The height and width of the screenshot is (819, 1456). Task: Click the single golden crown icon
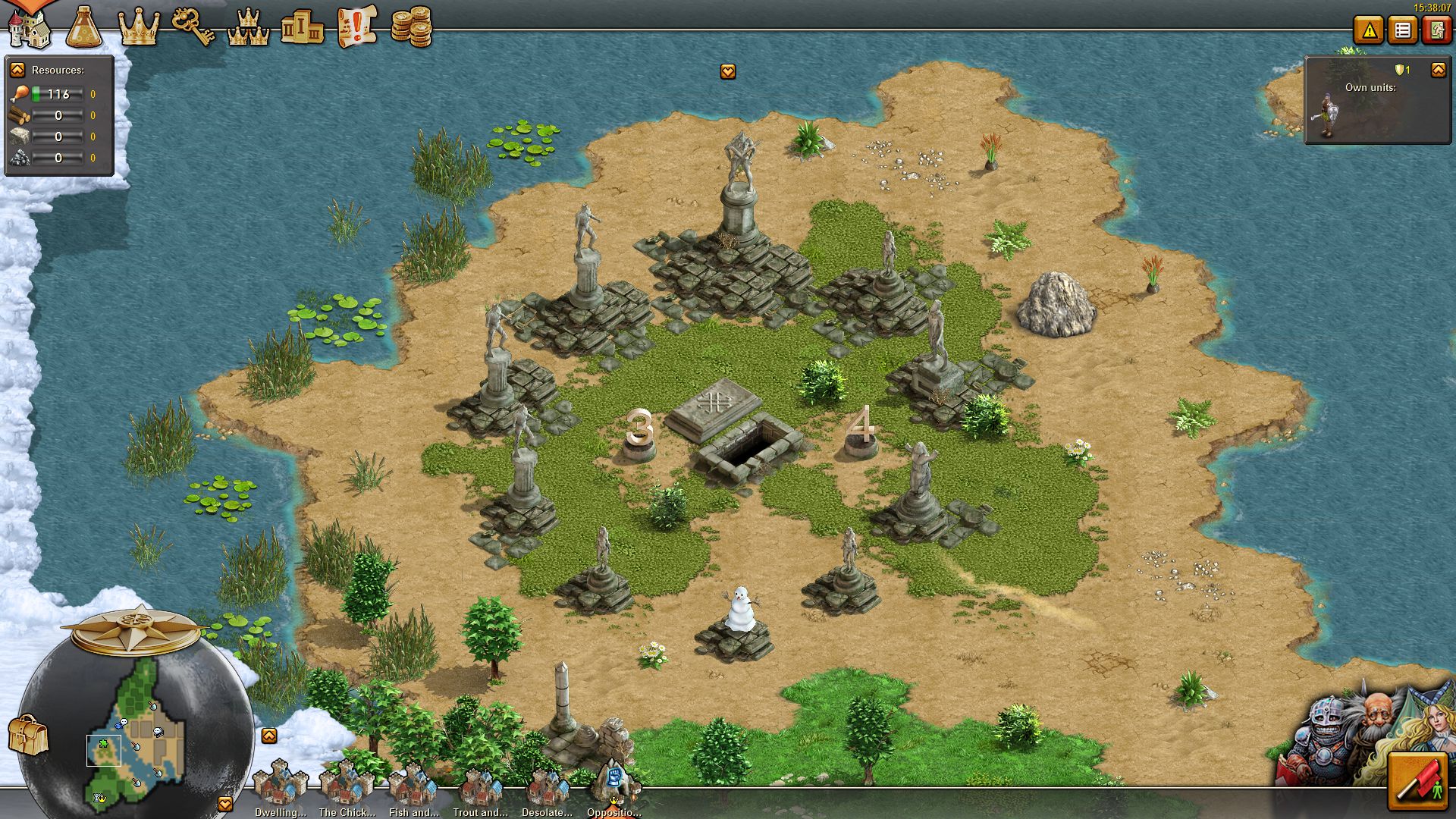(140, 28)
